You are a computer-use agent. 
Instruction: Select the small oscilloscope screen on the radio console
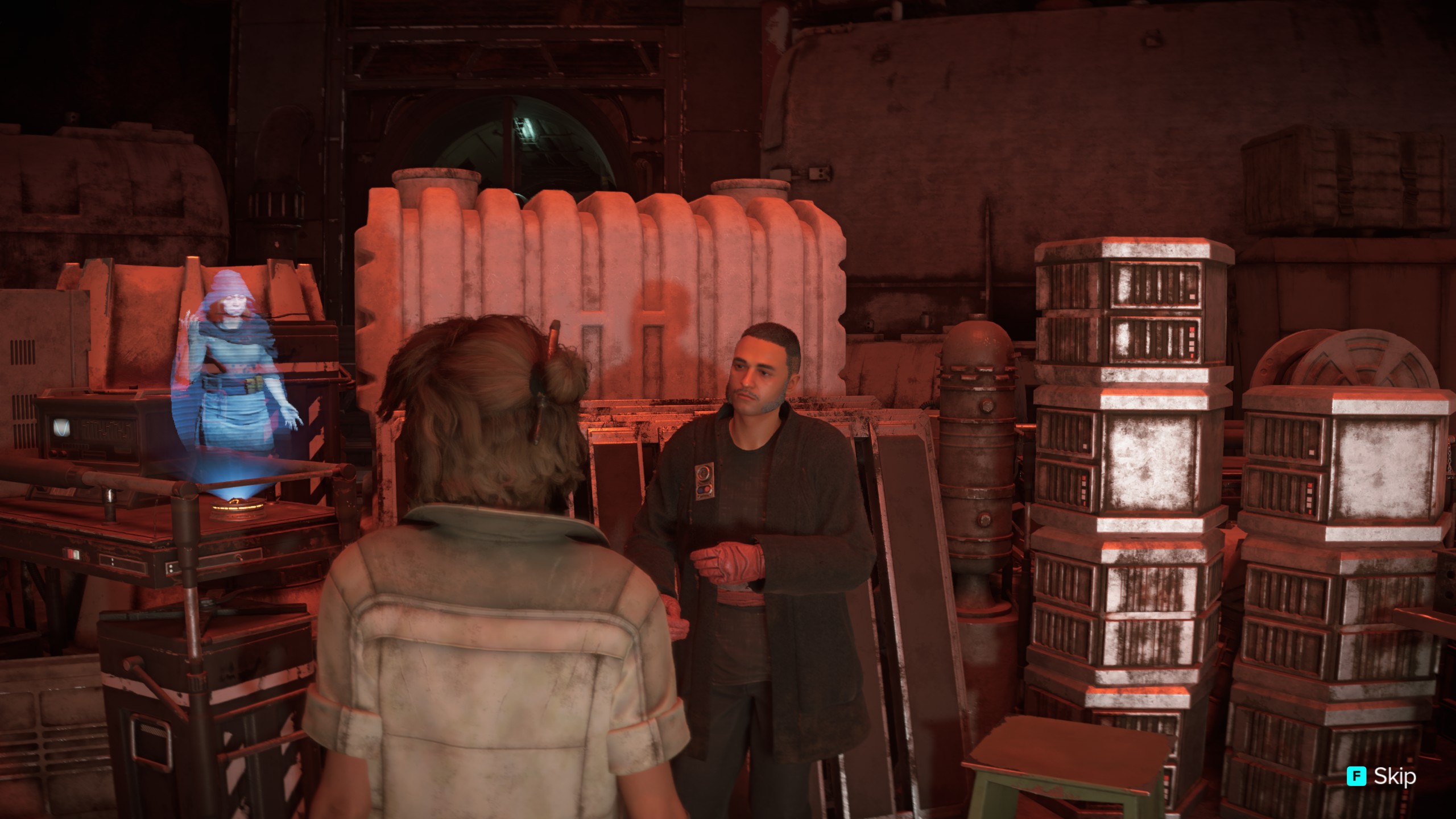point(61,427)
